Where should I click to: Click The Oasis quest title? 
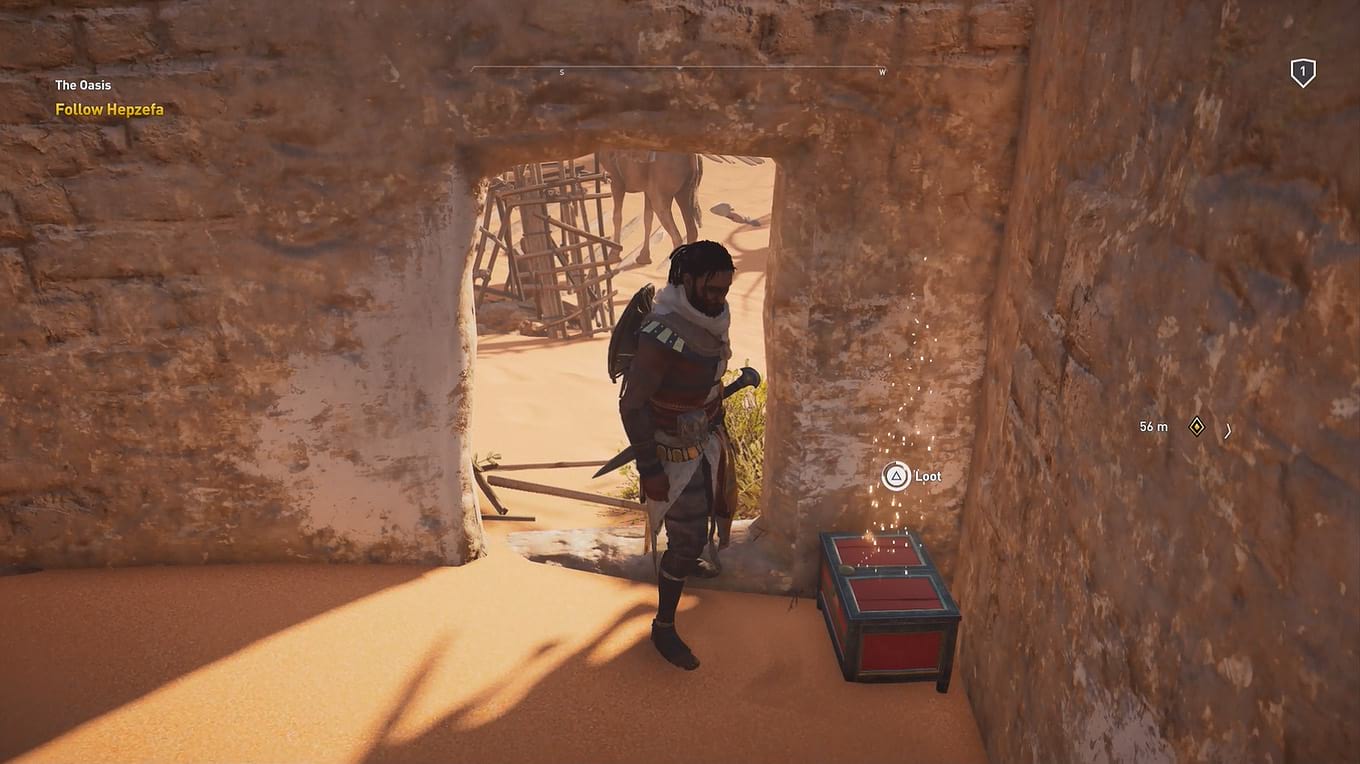(x=84, y=85)
